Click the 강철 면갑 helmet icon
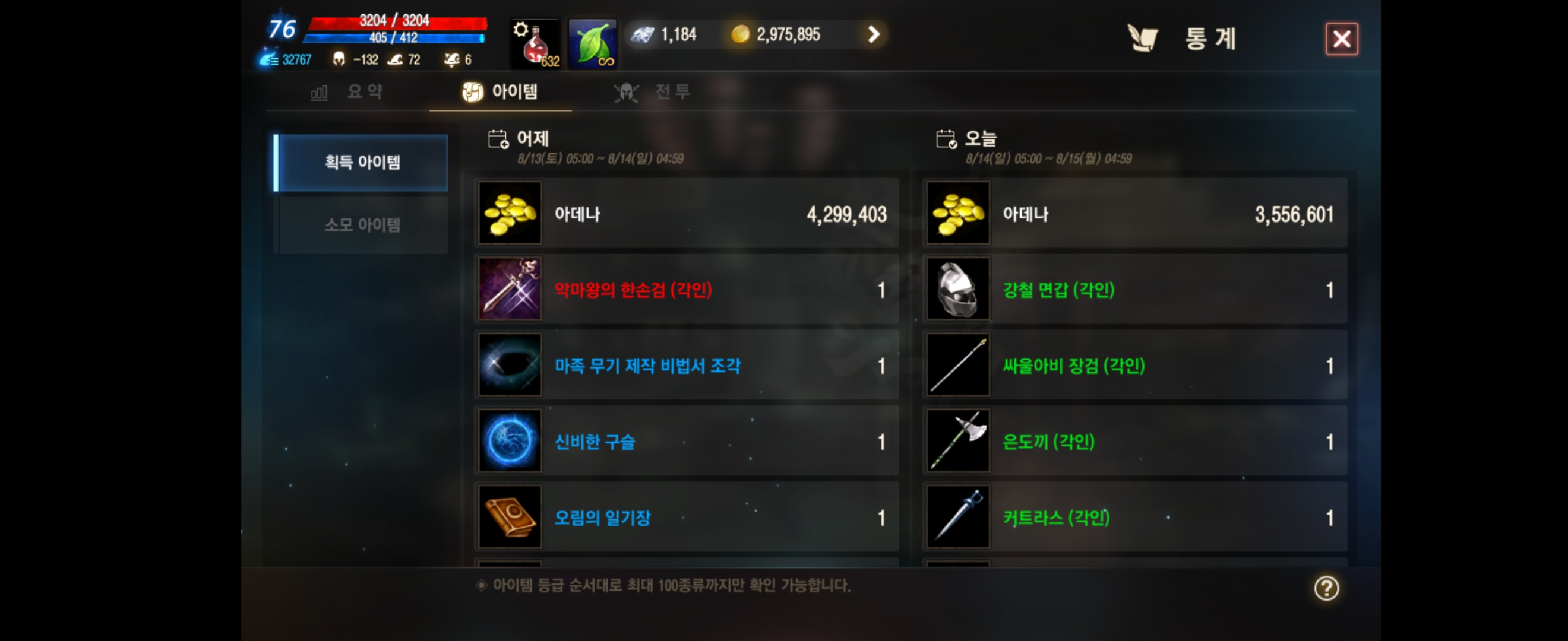The height and width of the screenshot is (641, 1568). point(957,289)
